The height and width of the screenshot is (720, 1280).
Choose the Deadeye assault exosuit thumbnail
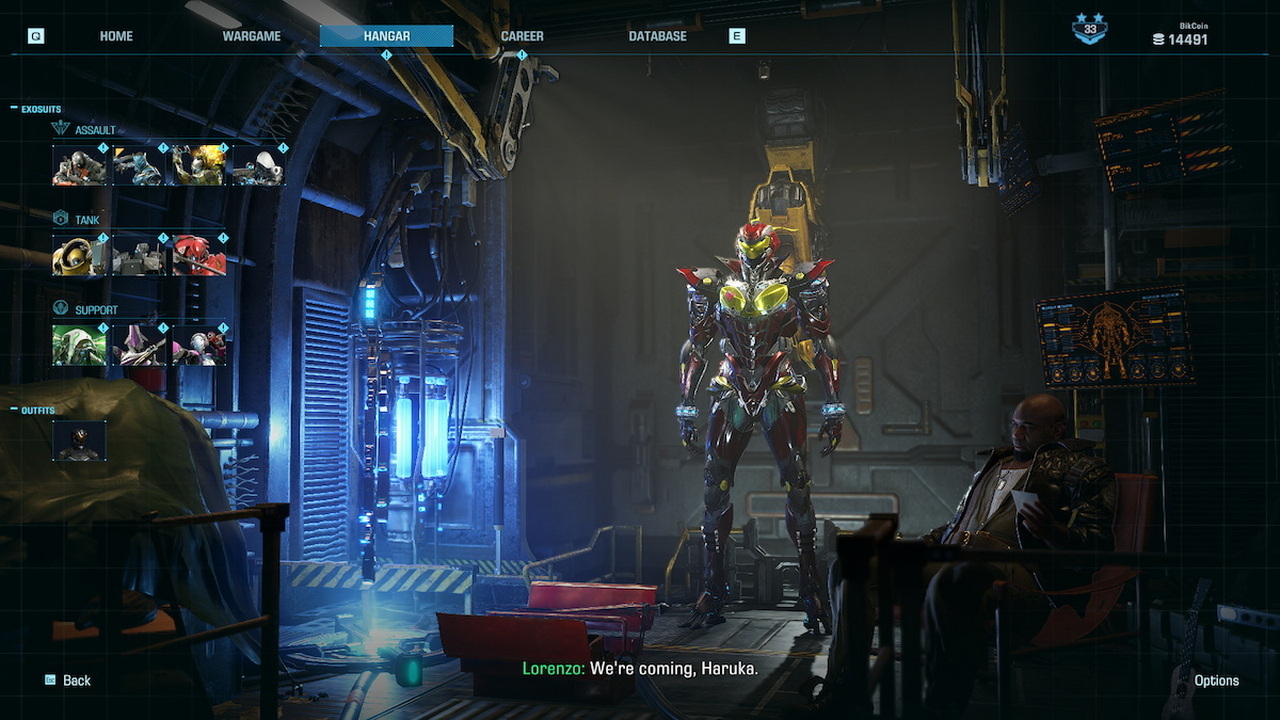click(79, 166)
